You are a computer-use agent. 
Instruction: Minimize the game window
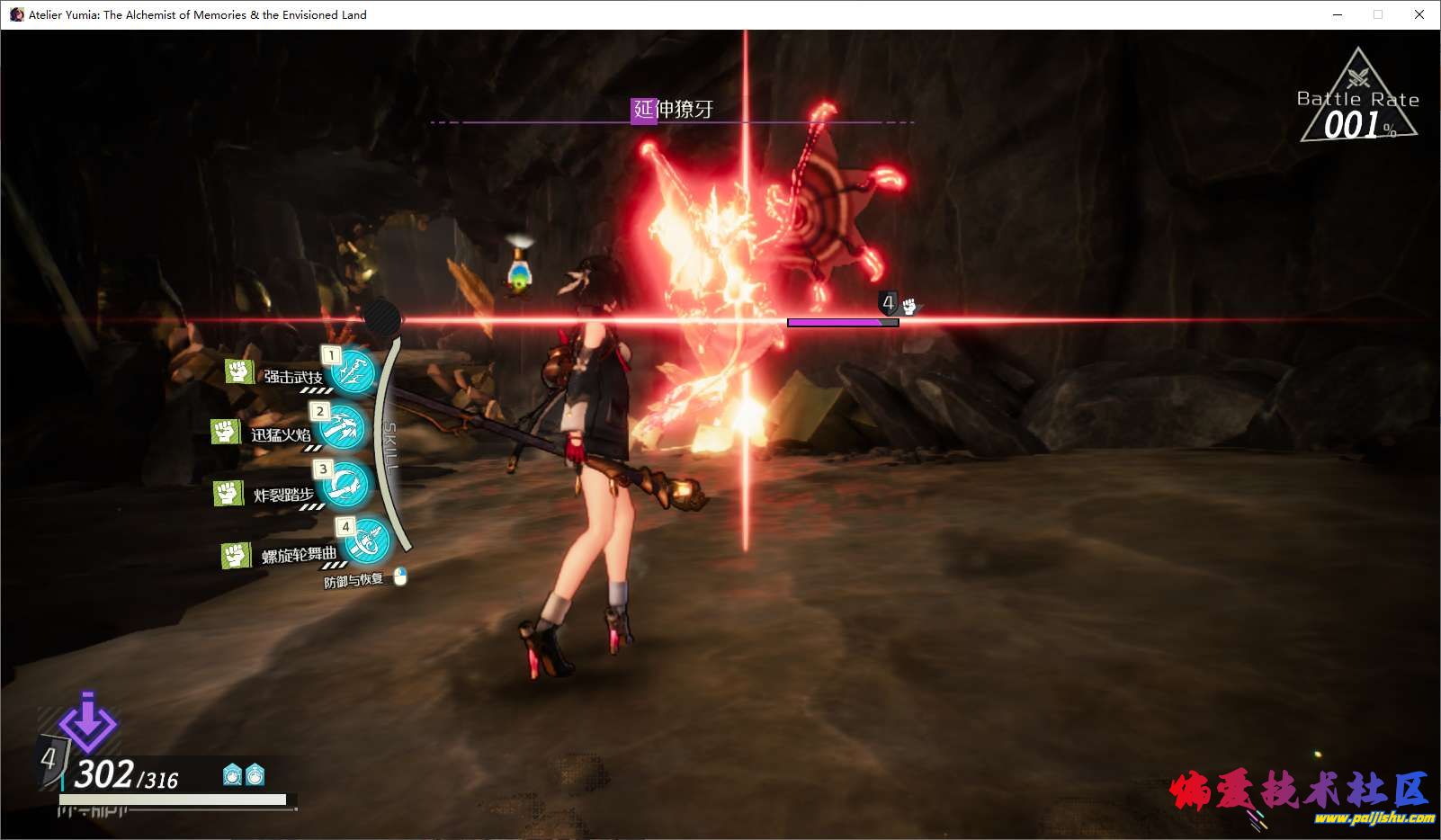[x=1338, y=14]
